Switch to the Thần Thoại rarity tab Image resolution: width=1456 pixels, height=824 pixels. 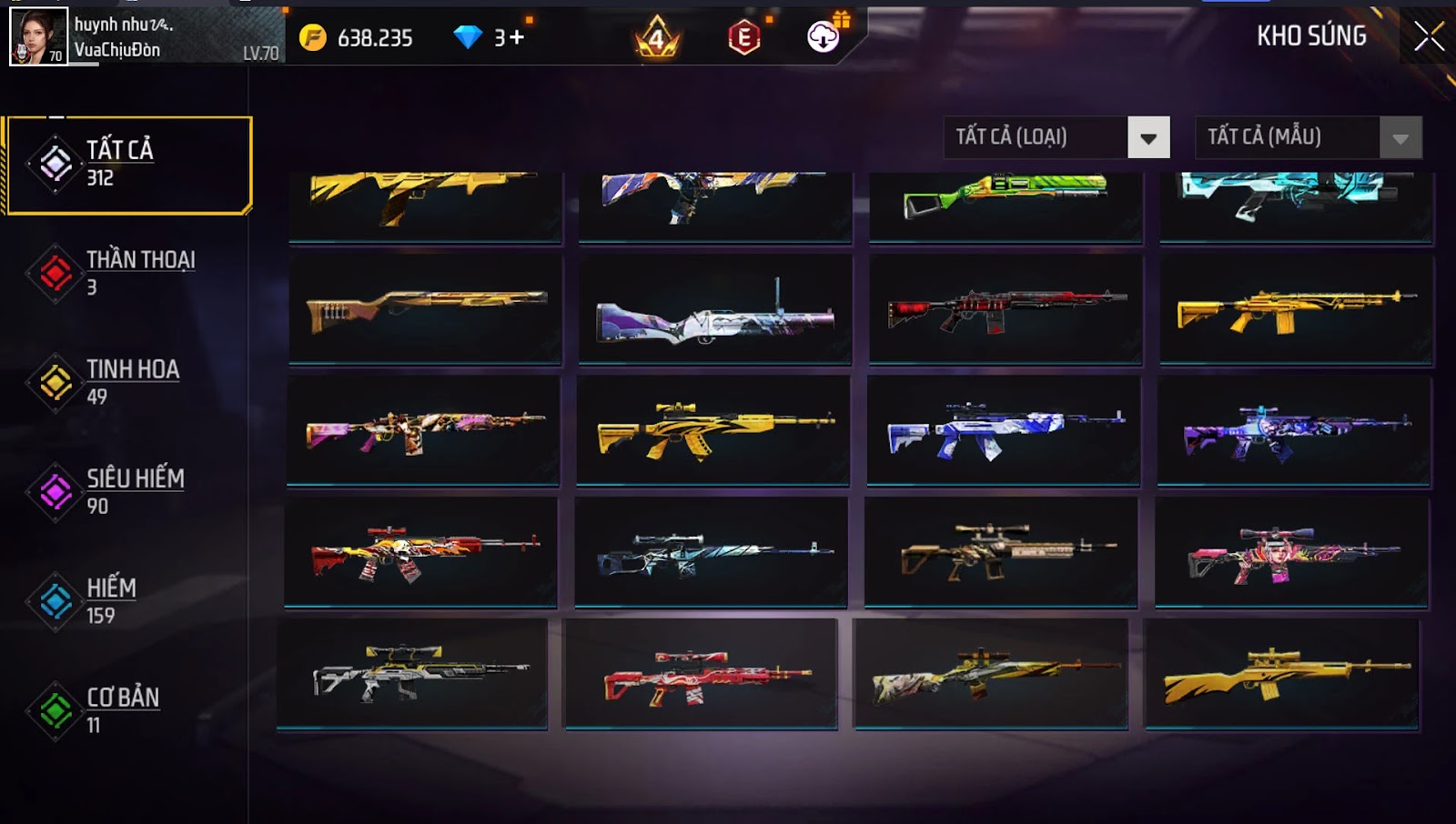[x=128, y=273]
